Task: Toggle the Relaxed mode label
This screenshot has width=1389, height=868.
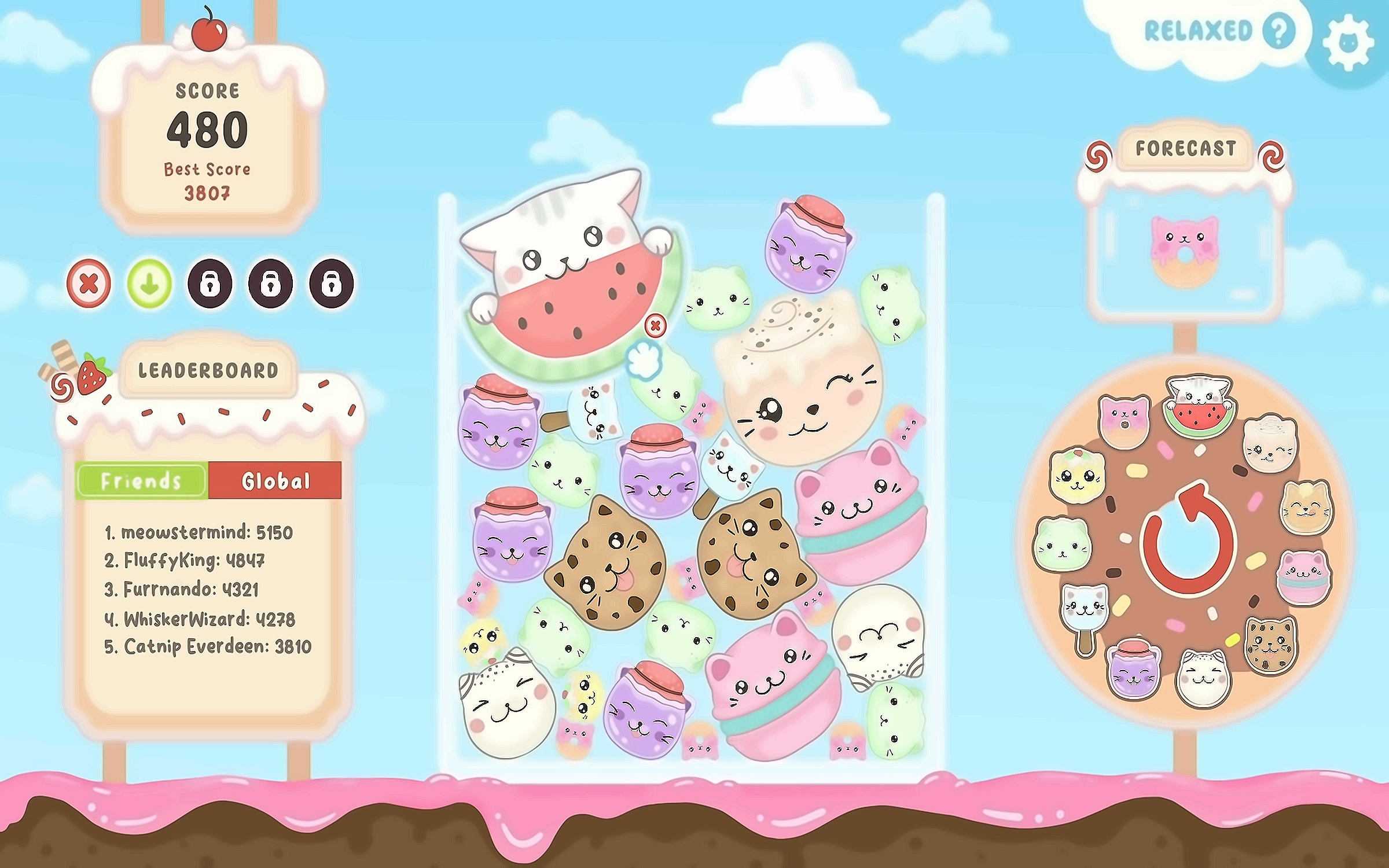Action: [1198, 31]
